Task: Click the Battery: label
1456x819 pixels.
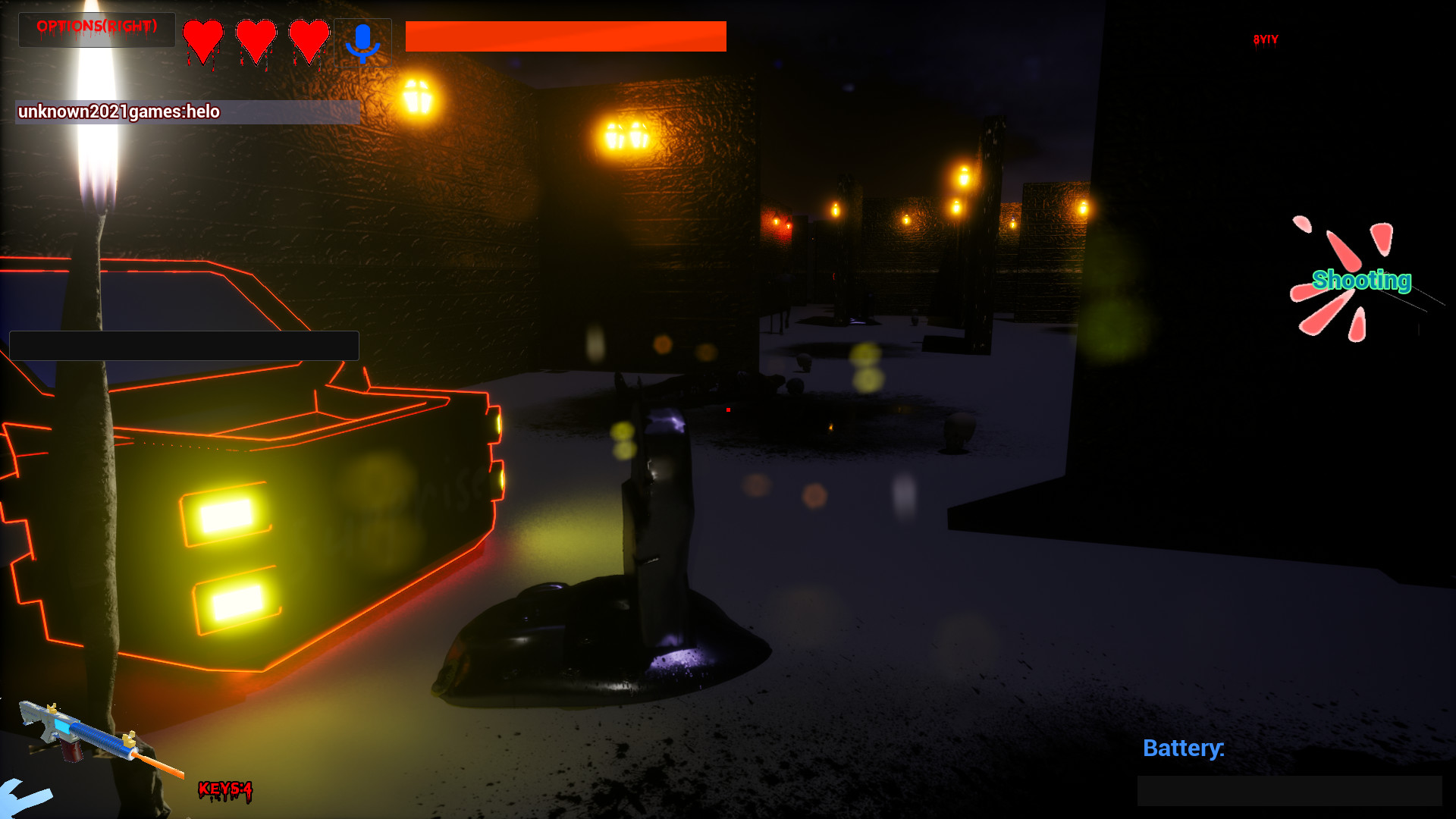Action: coord(1184,748)
